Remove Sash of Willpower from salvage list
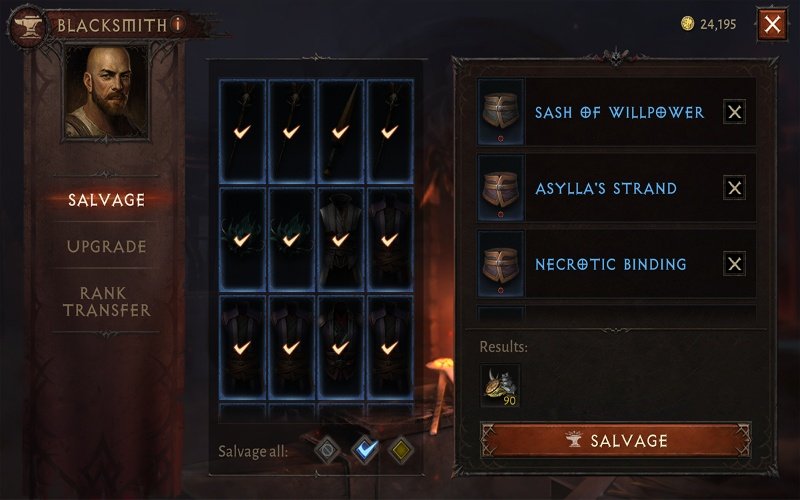The height and width of the screenshot is (500, 800). click(x=734, y=112)
